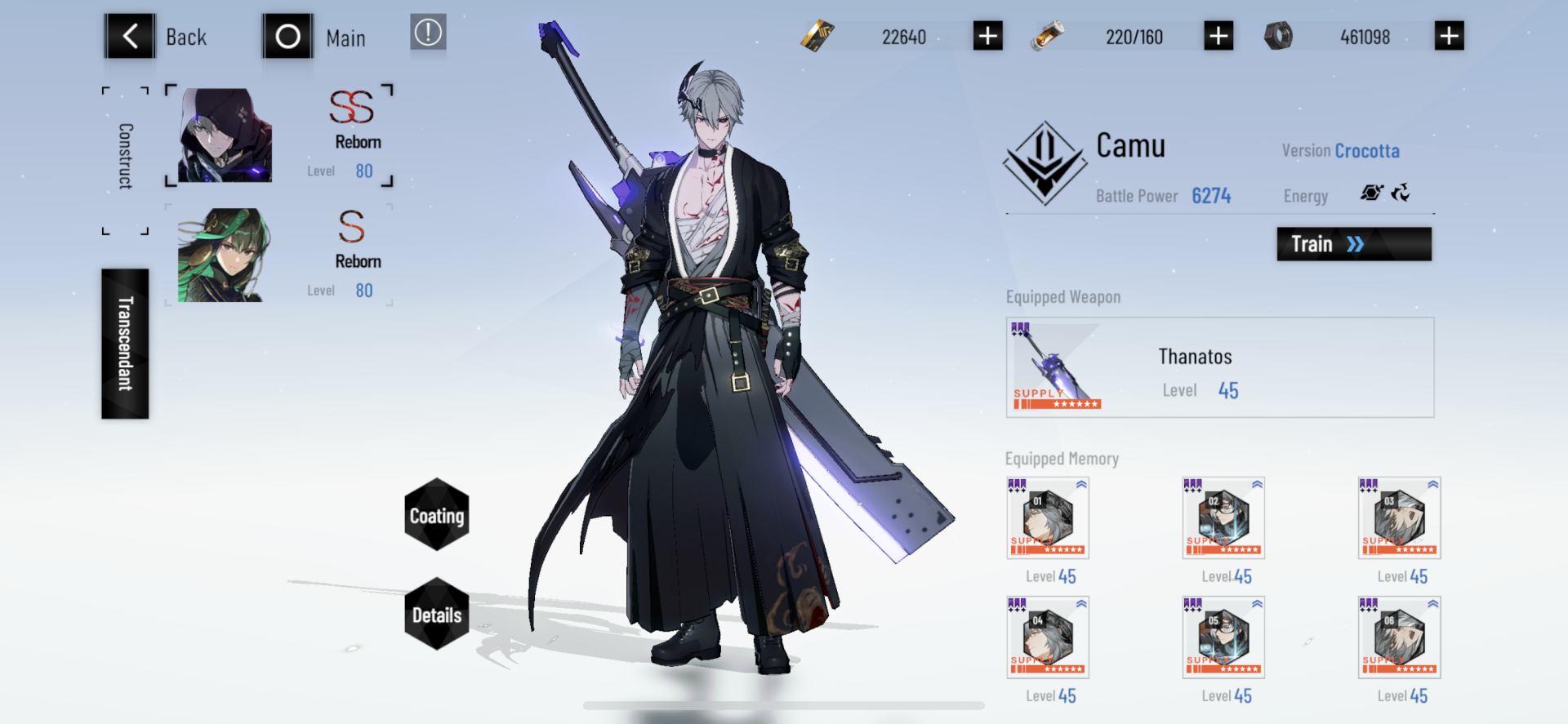Select the S Reborn construct portrait
Screen dimensions: 1568x724
(x=218, y=255)
